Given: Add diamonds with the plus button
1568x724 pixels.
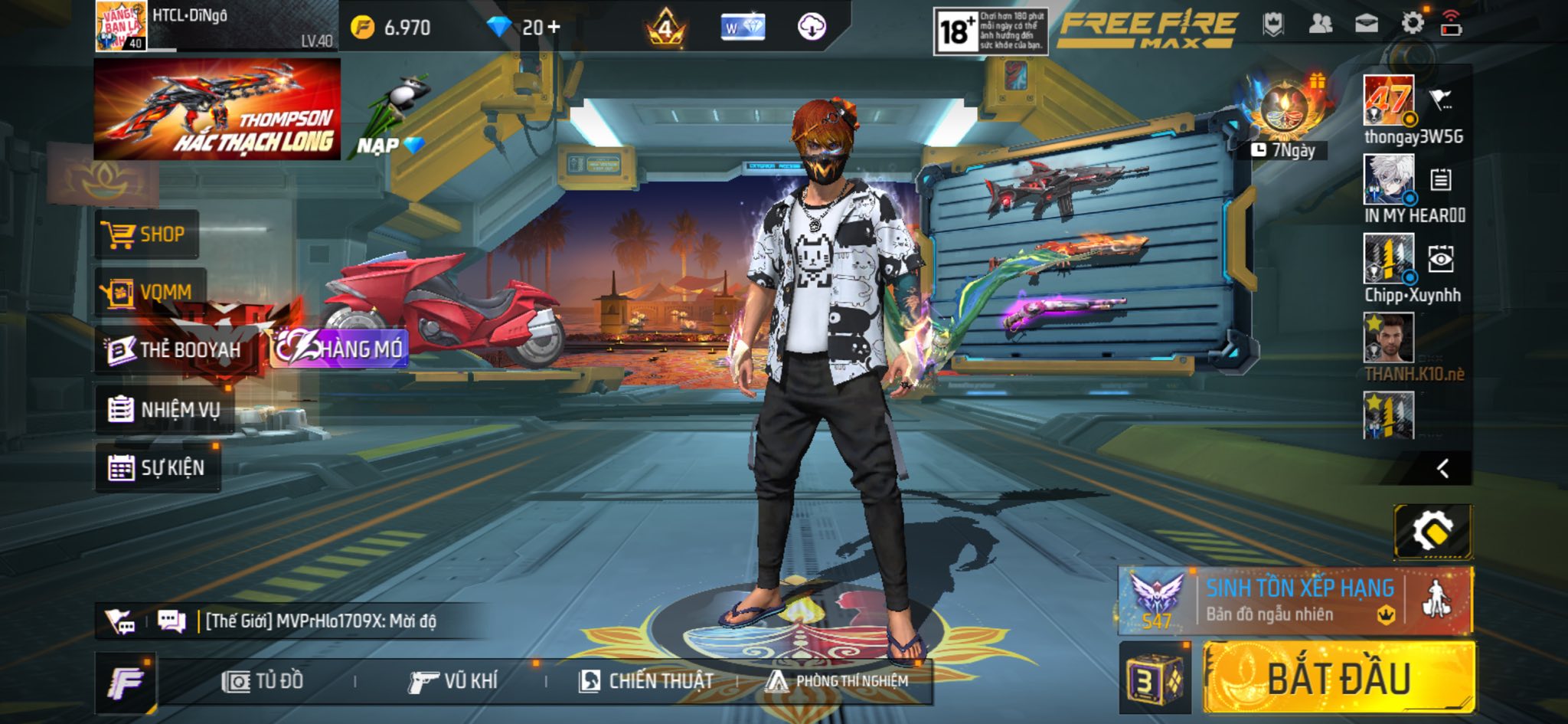Looking at the screenshot, I should point(554,28).
